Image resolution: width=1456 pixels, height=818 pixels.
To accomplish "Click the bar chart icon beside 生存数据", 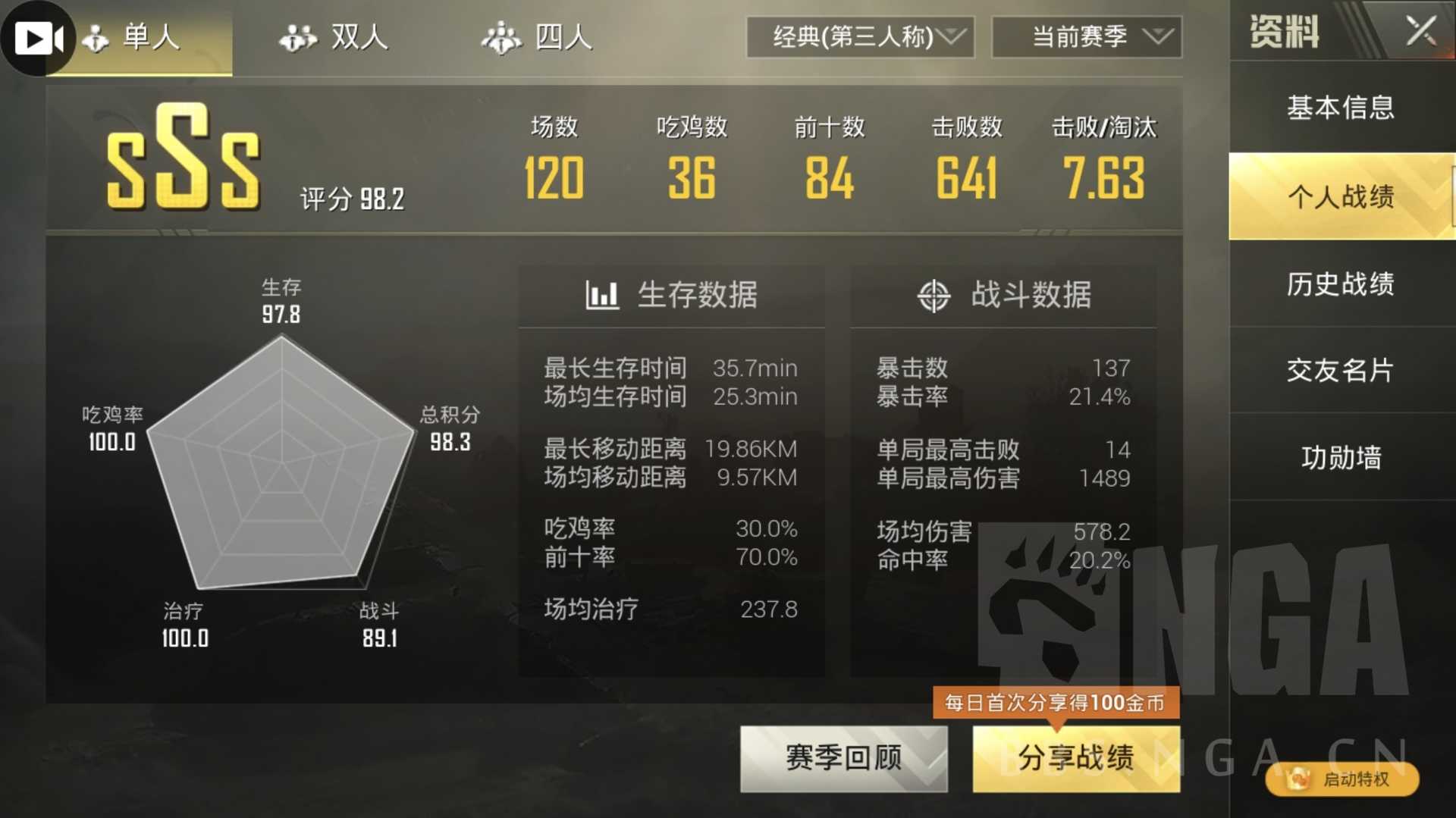I will click(x=601, y=296).
